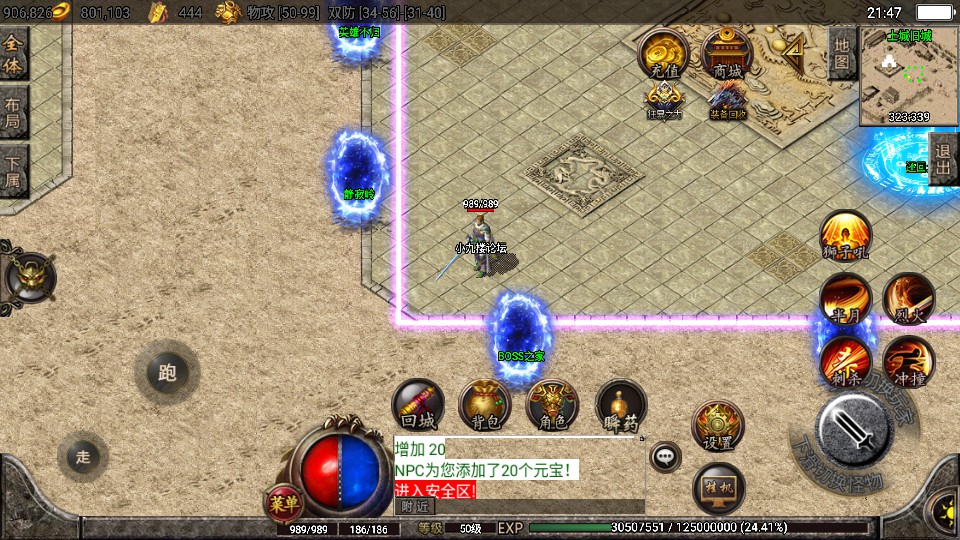Open the 菜单 menu button
This screenshot has height=540, width=960.
click(x=283, y=502)
